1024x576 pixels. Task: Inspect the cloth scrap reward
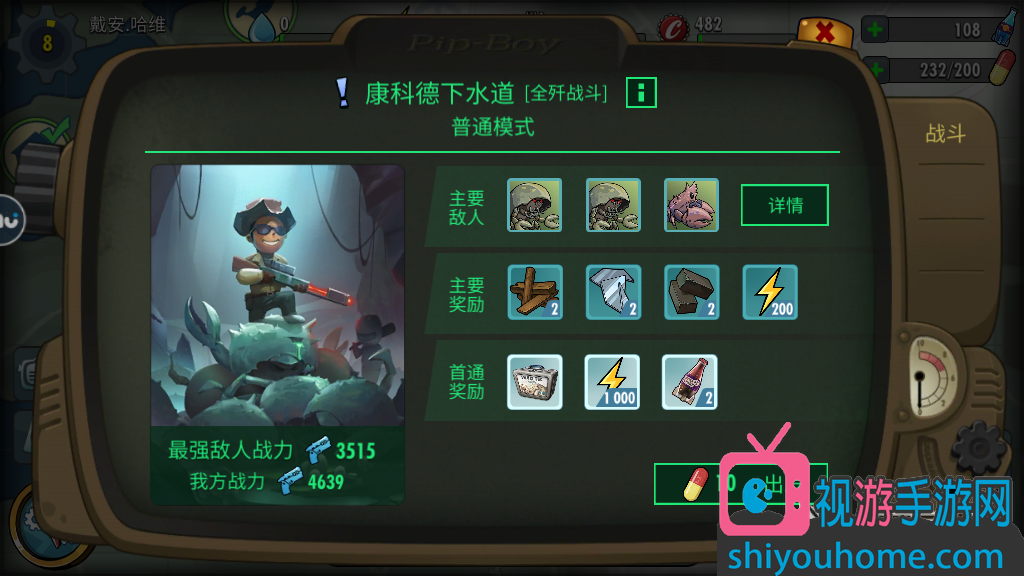pos(613,292)
